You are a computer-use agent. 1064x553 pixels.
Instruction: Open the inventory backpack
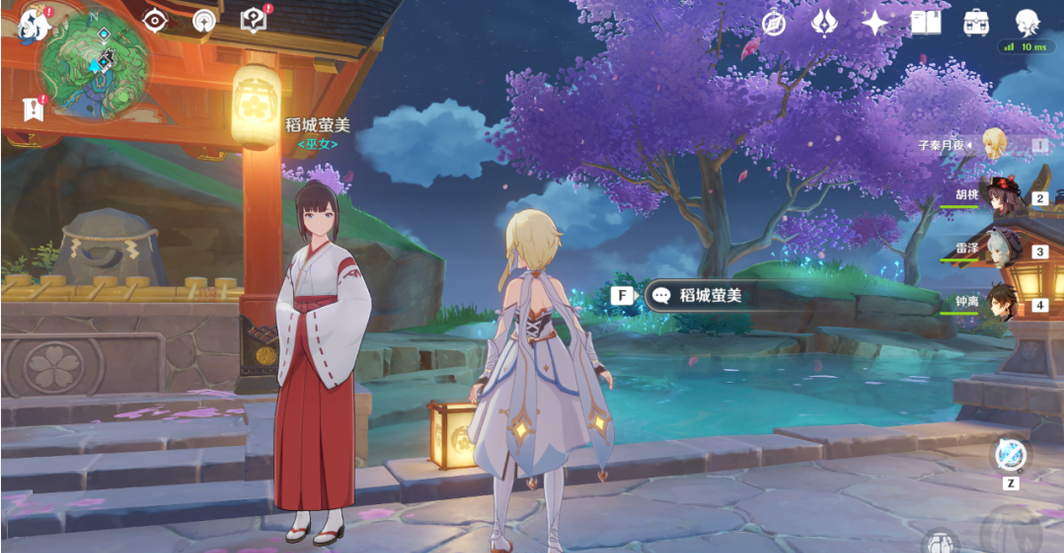click(976, 22)
